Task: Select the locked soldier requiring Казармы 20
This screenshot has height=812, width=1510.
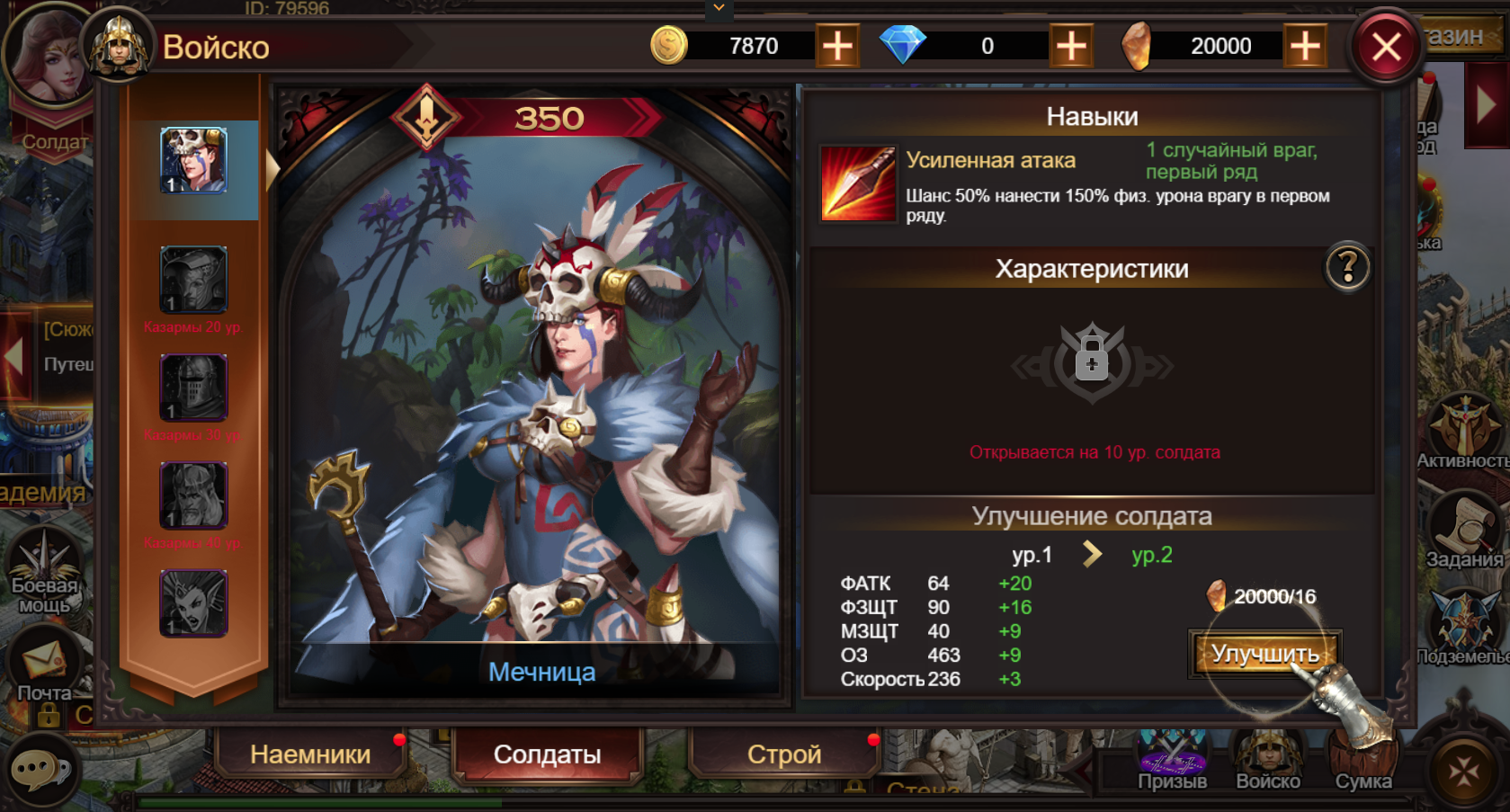Action: coord(193,279)
